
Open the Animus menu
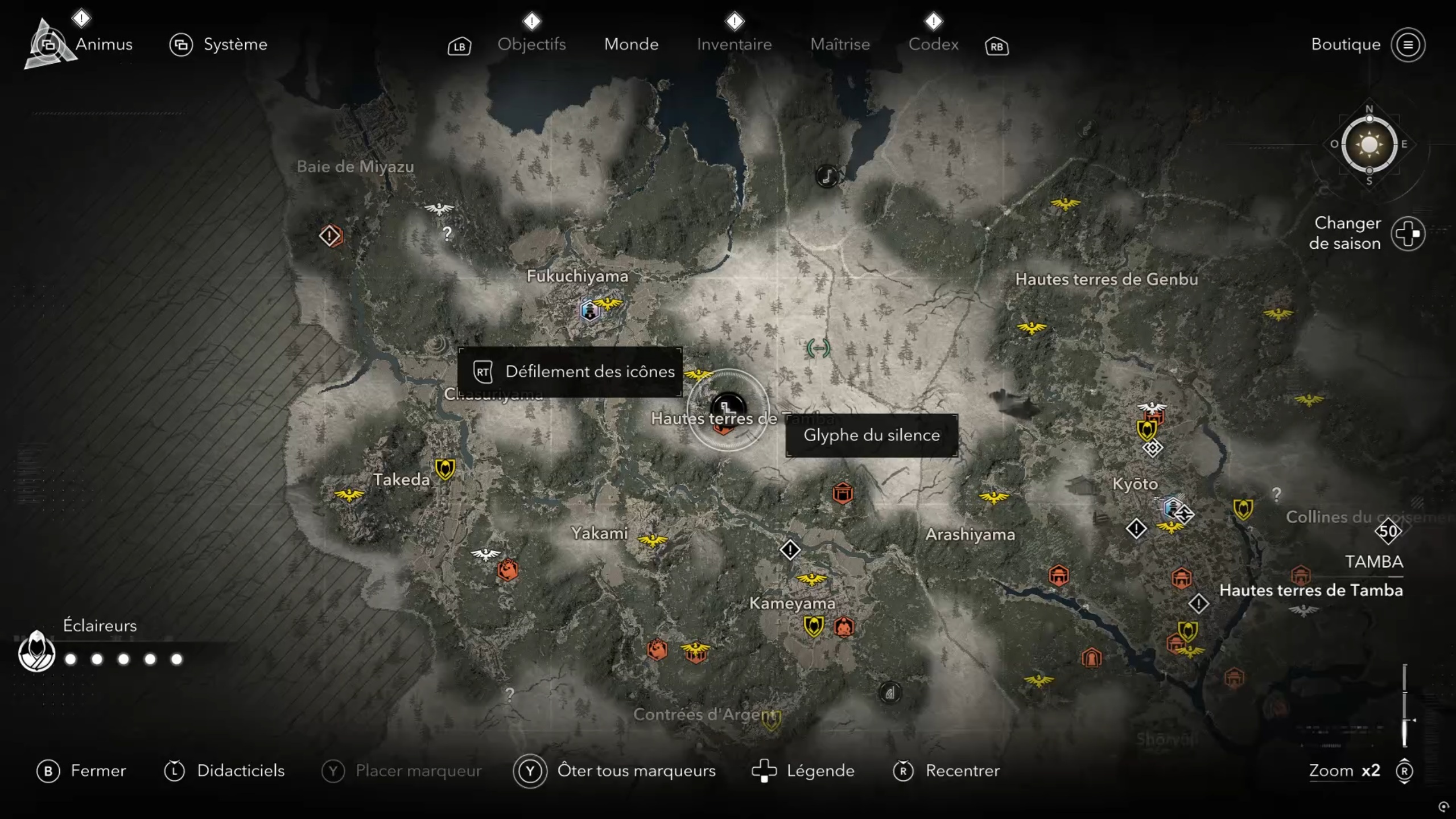point(103,44)
